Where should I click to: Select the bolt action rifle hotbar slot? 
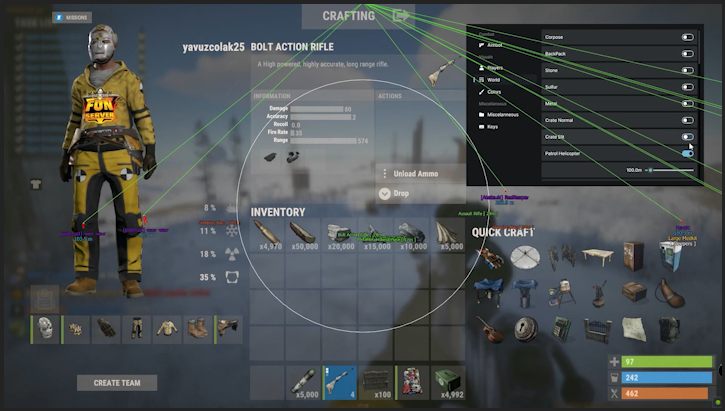pos(339,381)
